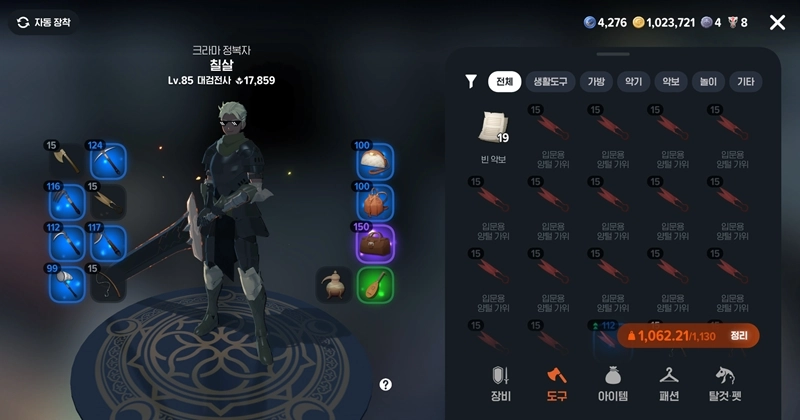Go to the 아이템 items section
This screenshot has height=420, width=800.
click(x=612, y=382)
